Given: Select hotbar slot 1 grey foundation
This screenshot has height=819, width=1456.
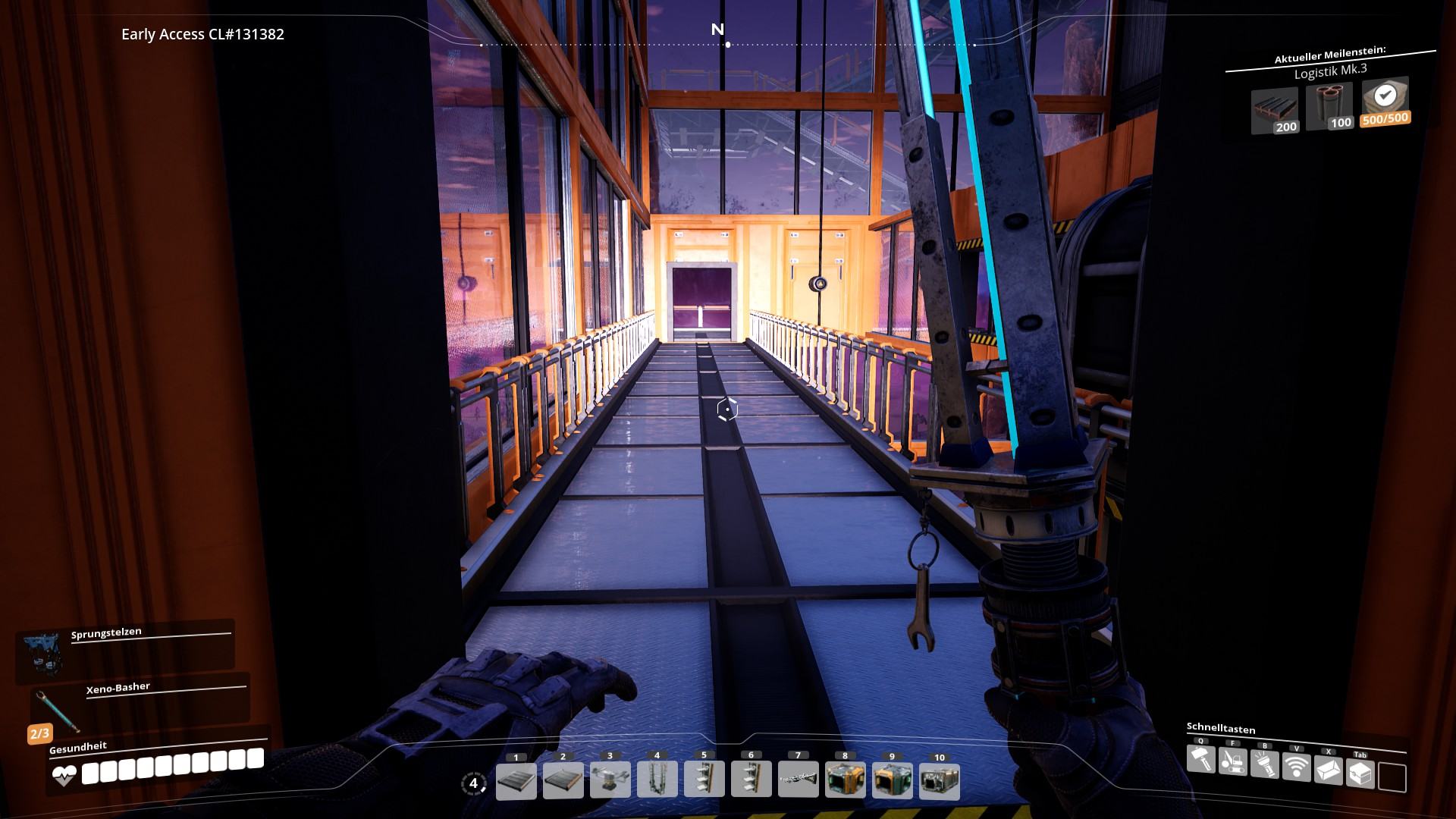Looking at the screenshot, I should tap(516, 781).
